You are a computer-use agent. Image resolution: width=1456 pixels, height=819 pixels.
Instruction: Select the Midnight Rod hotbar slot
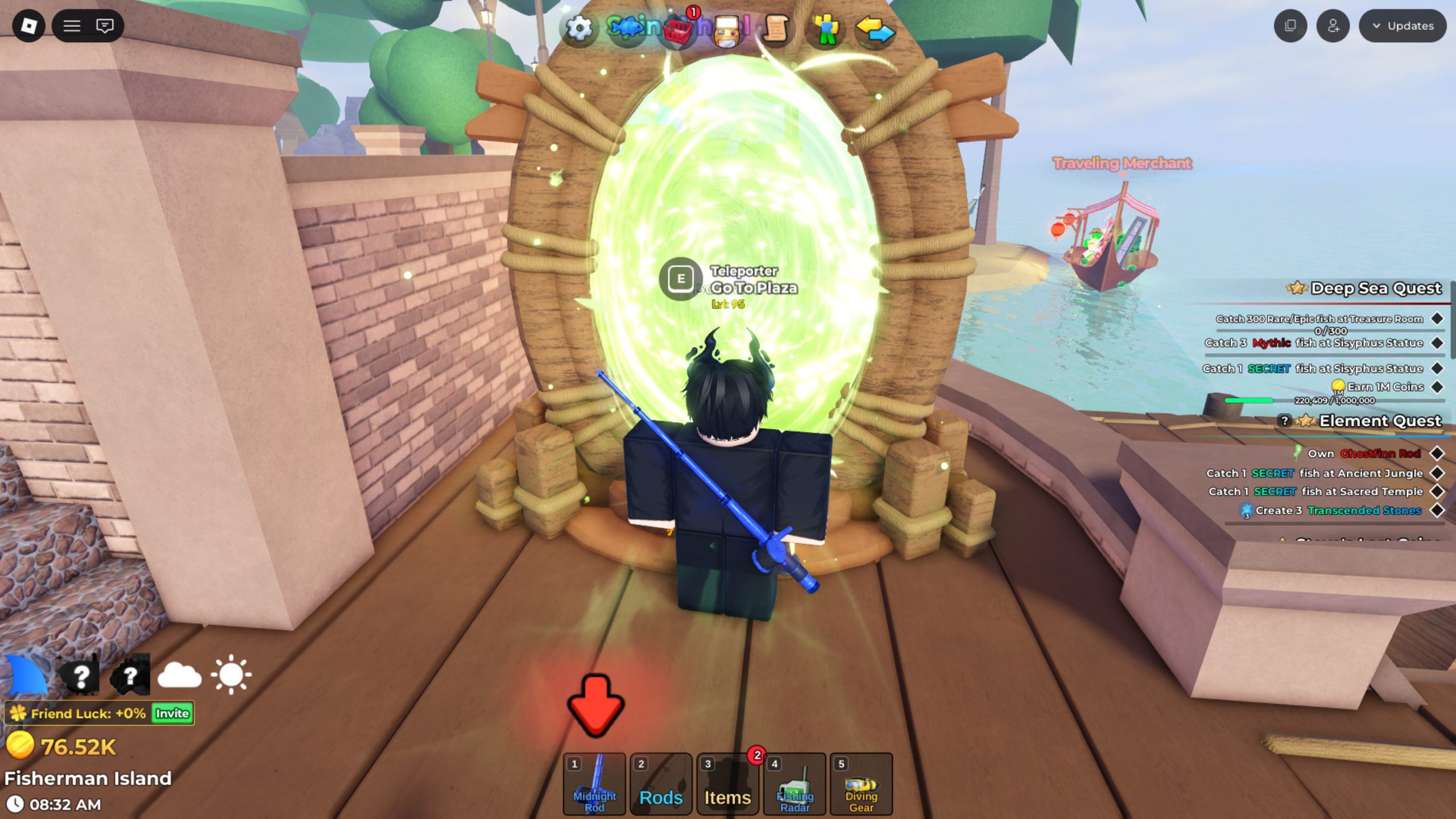point(594,784)
